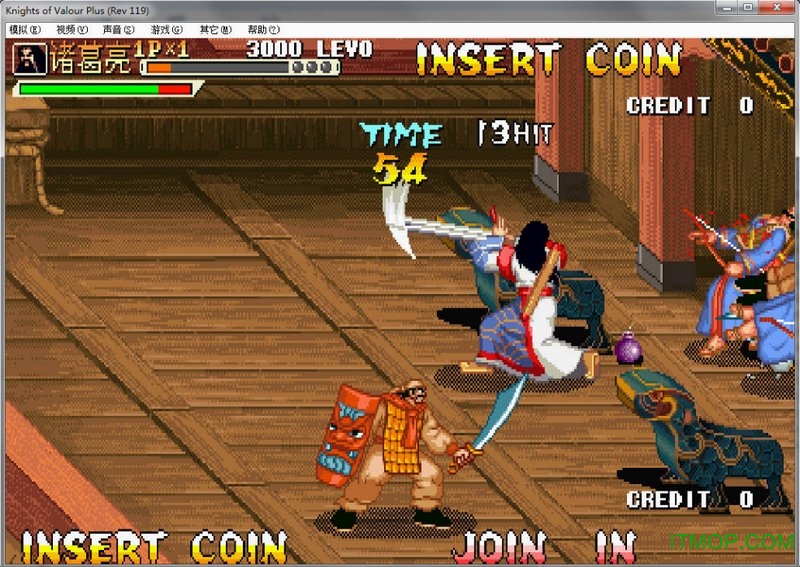Open the 声音 (Sound) menu
The width and height of the screenshot is (800, 567).
119,30
